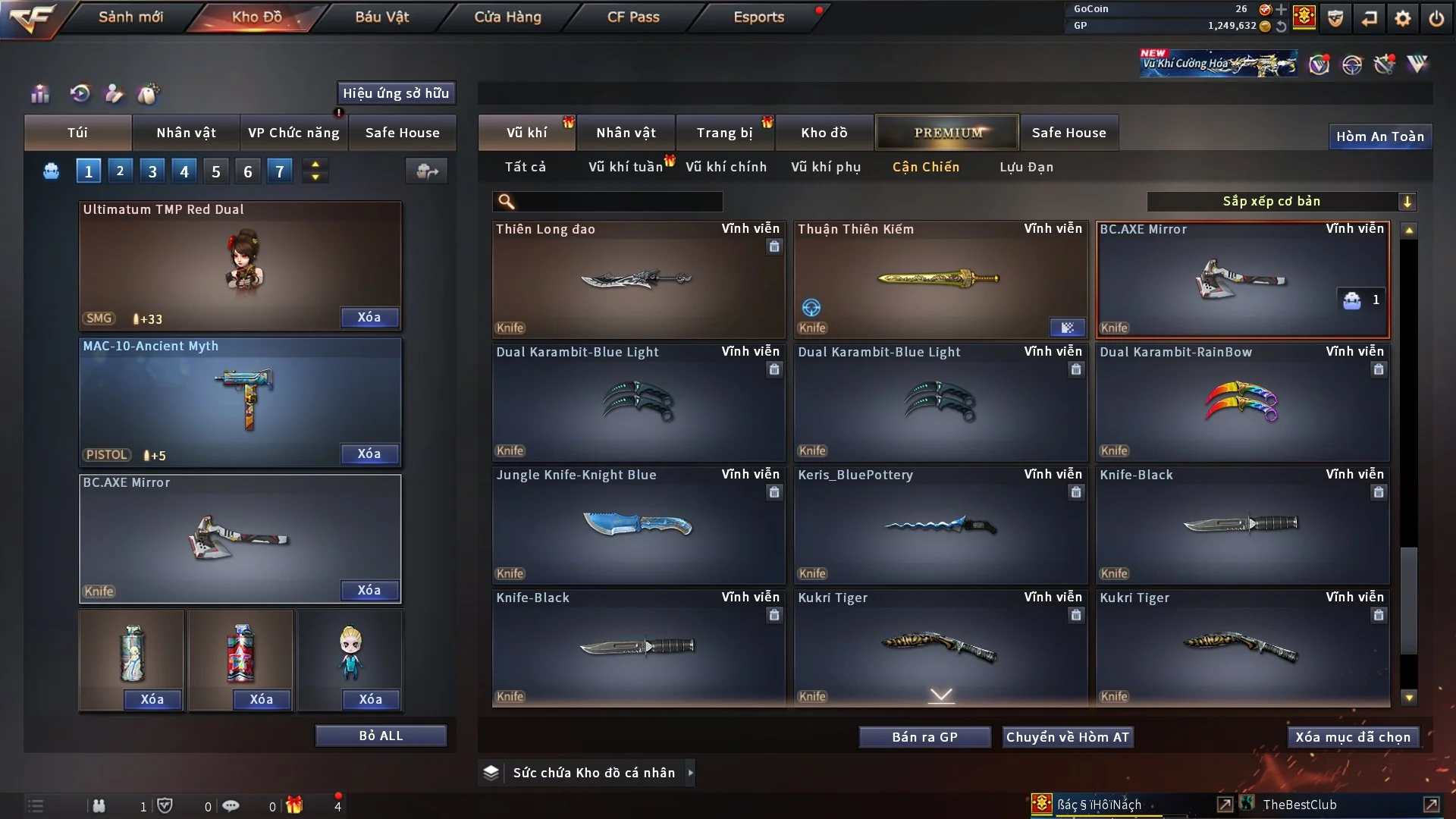Click the replay history icon near top left
Screen dimensions: 1456x819
(x=79, y=93)
